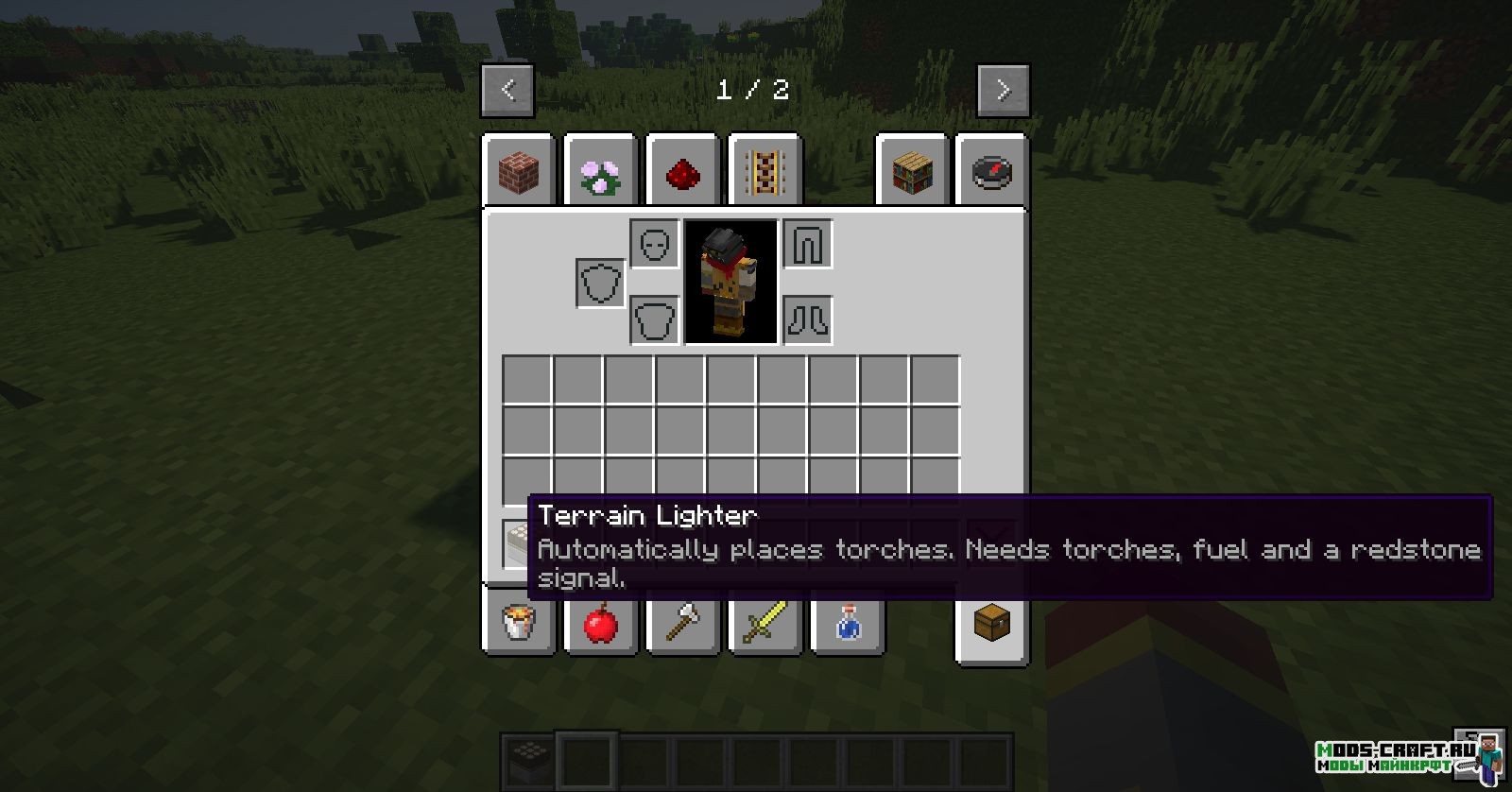Select the Redstone dust tab
The height and width of the screenshot is (792, 1512).
pyautogui.click(x=682, y=172)
